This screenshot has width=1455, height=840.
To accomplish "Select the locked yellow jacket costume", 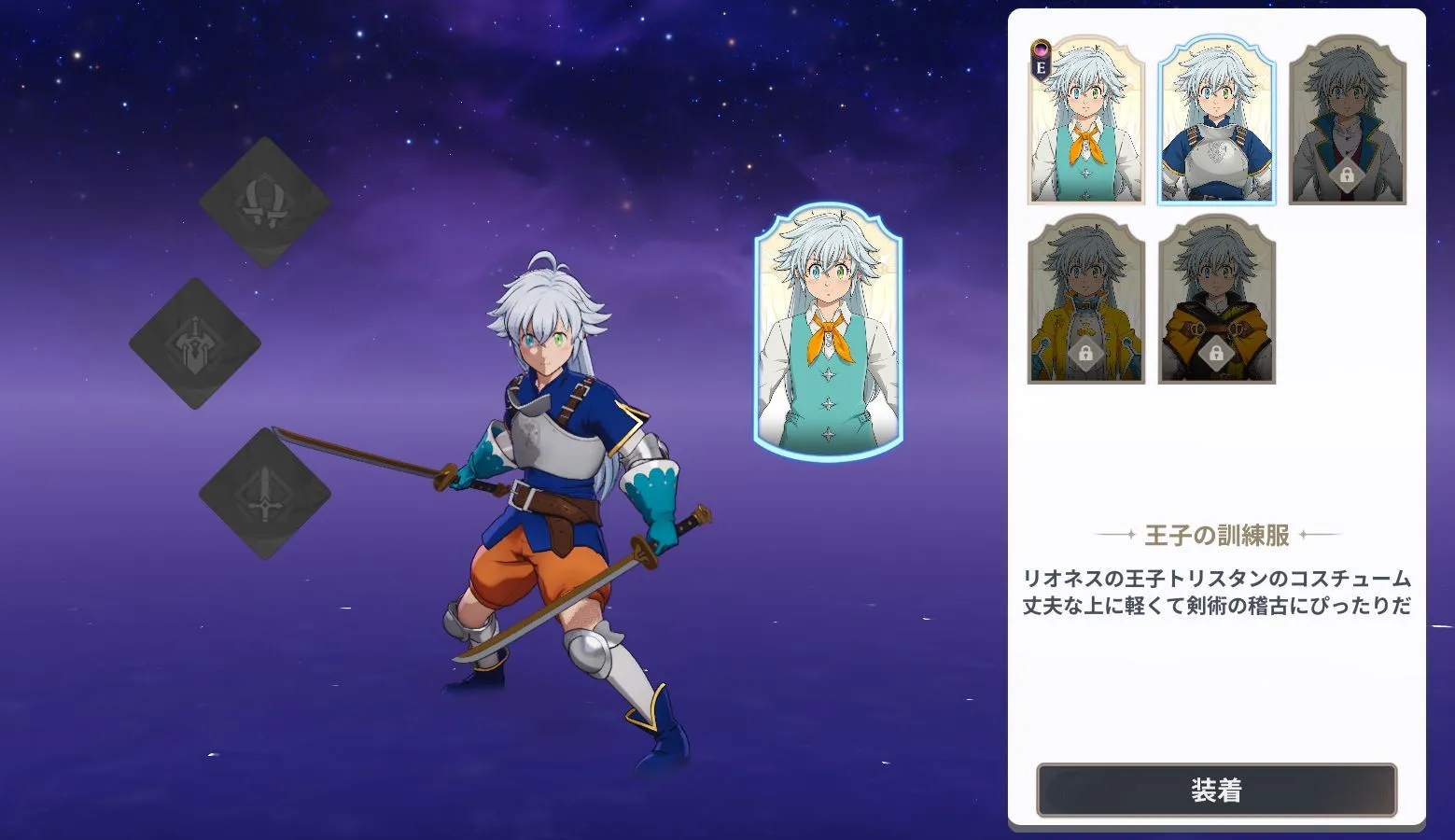I will (x=1085, y=299).
